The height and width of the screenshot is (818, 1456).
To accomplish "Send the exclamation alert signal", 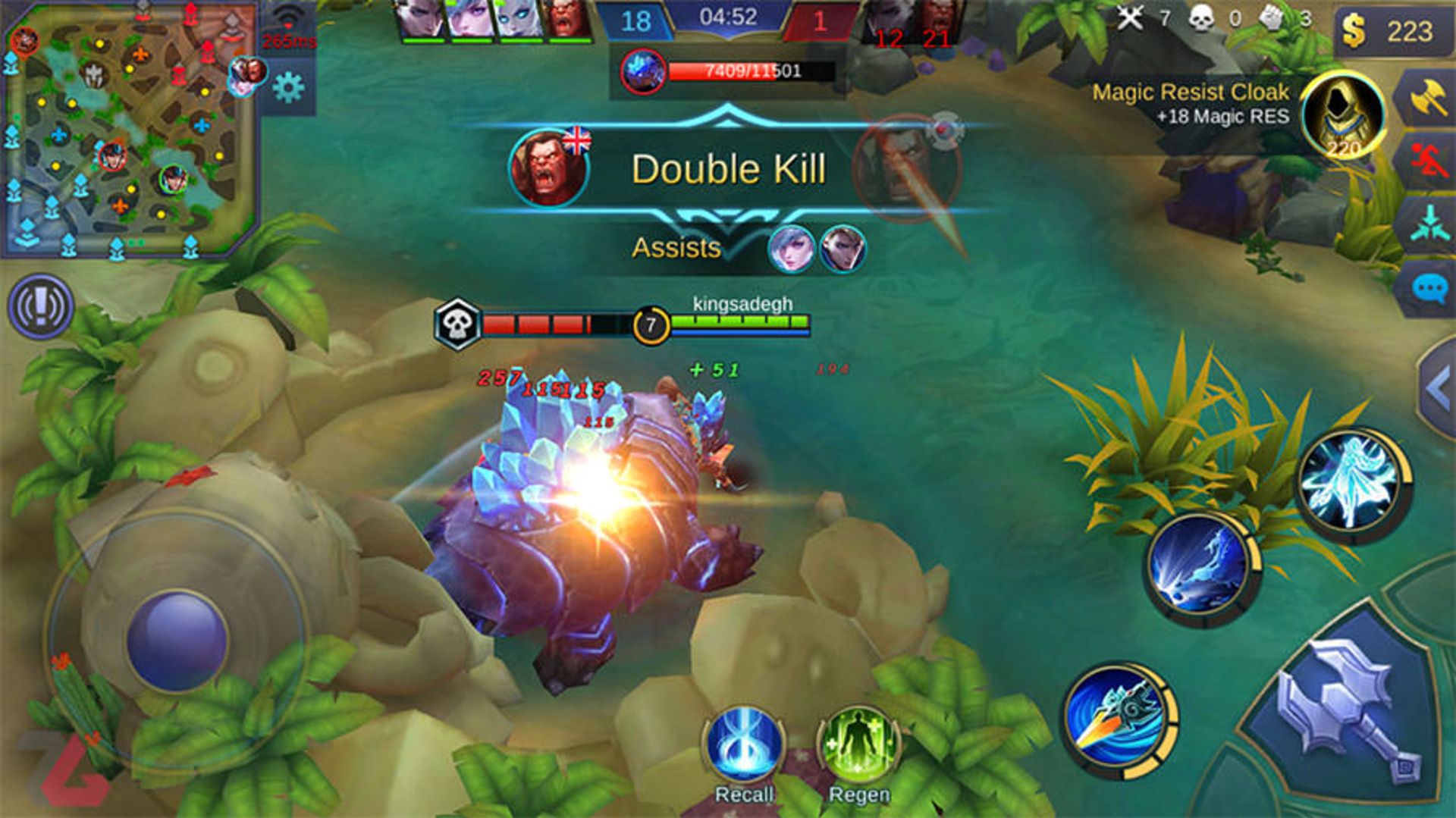I will [x=40, y=306].
